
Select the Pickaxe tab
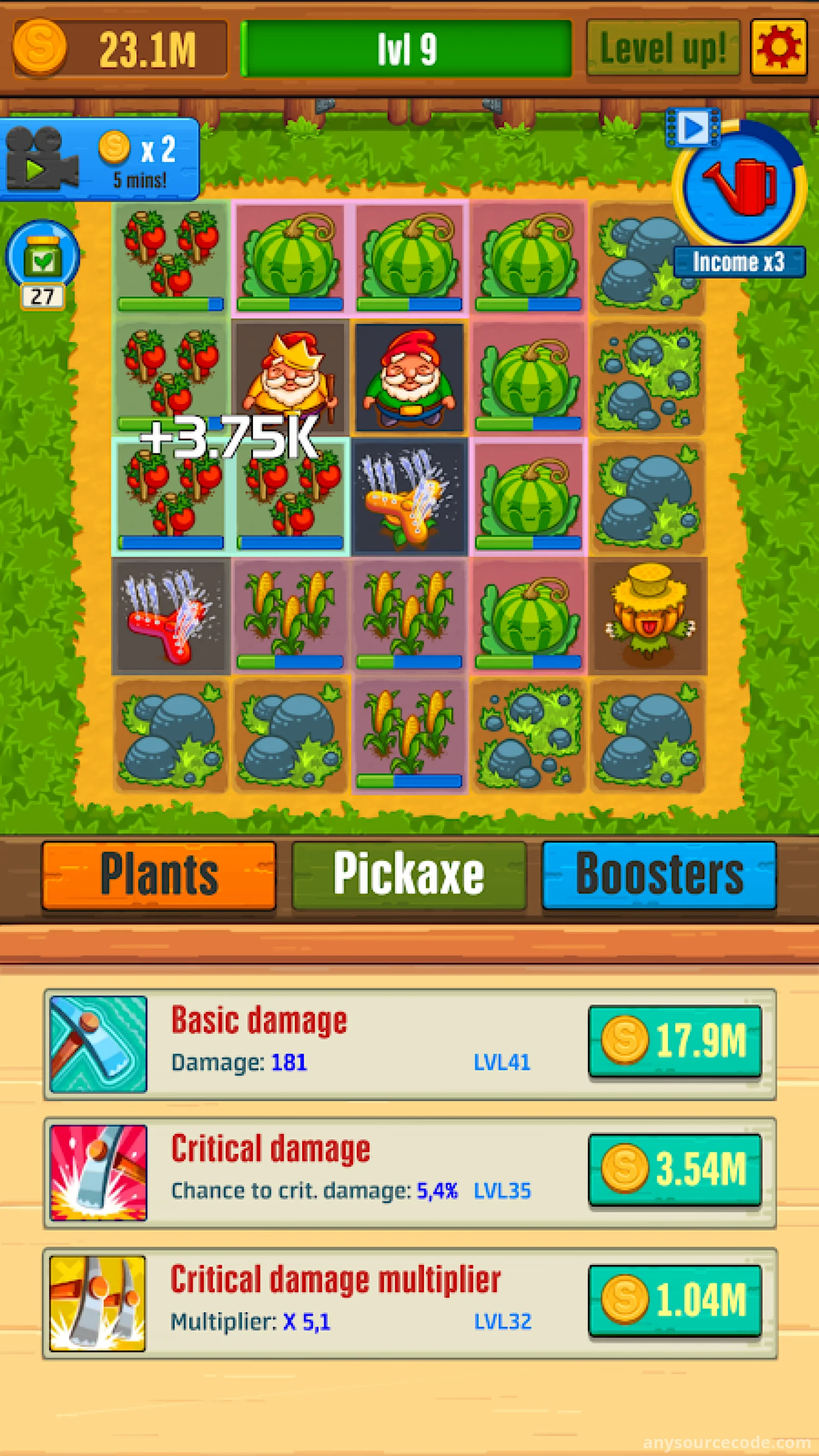pyautogui.click(x=408, y=874)
